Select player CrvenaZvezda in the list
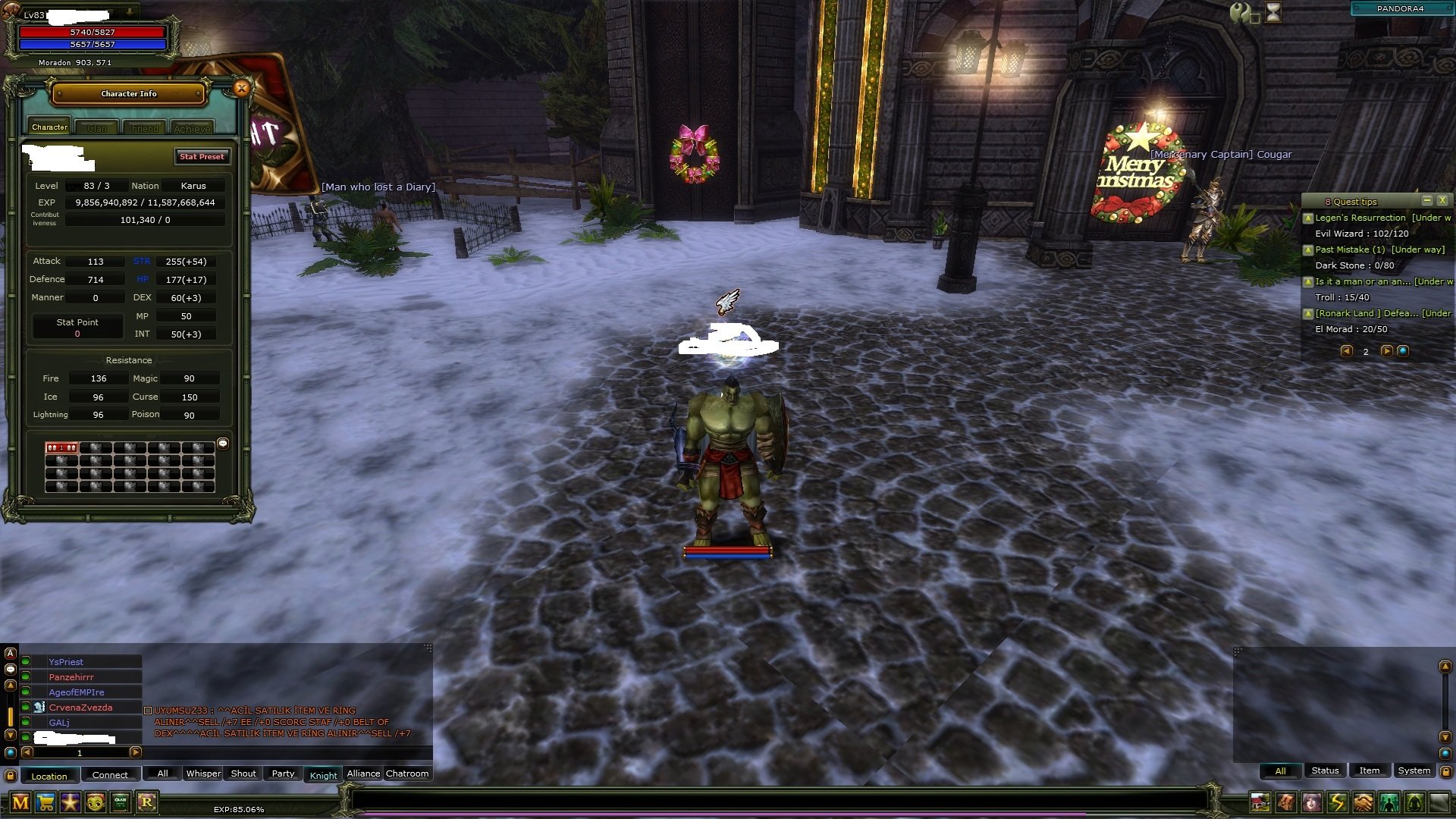Image resolution: width=1456 pixels, height=819 pixels. (x=80, y=708)
